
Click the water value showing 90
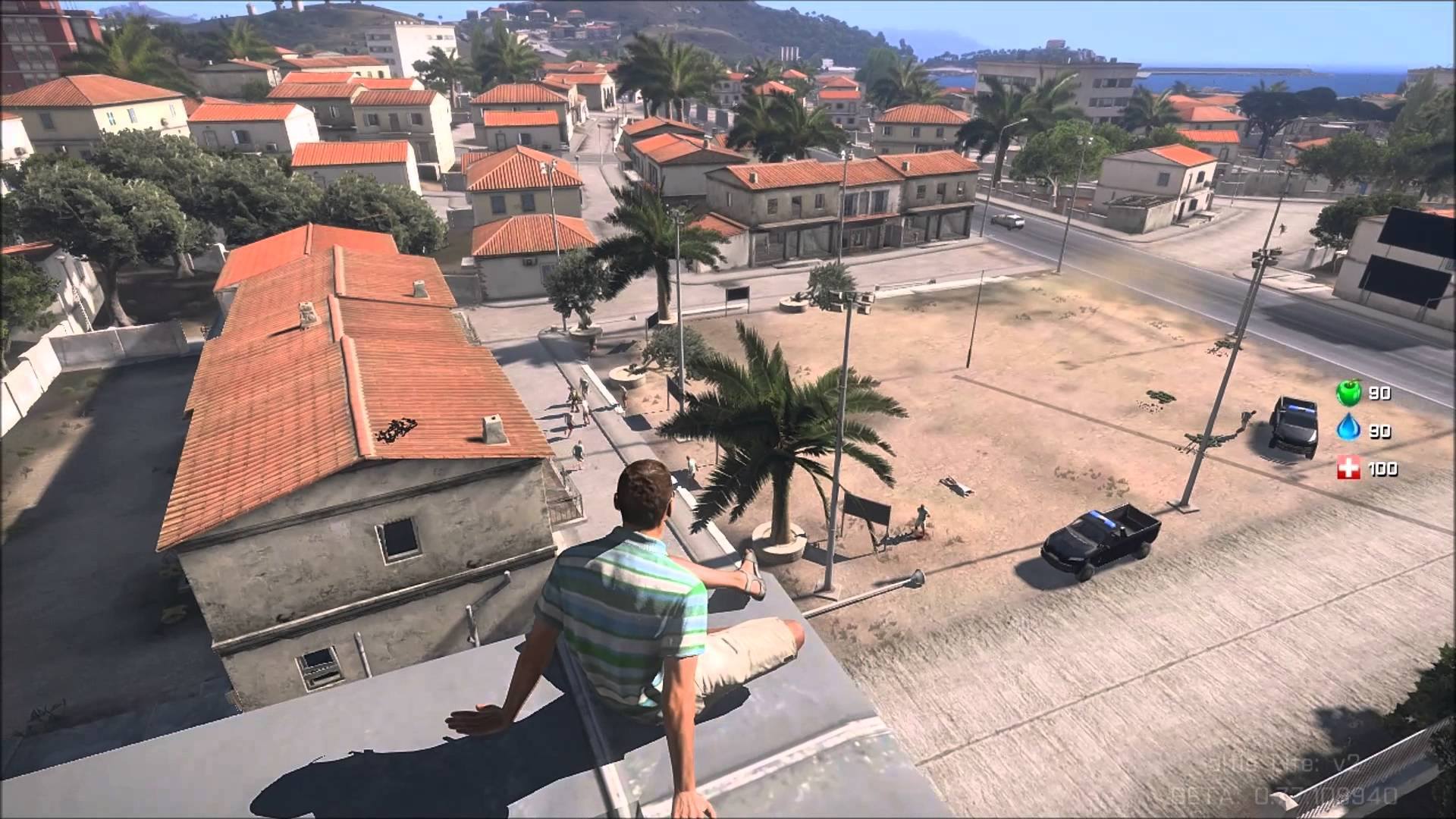1380,431
